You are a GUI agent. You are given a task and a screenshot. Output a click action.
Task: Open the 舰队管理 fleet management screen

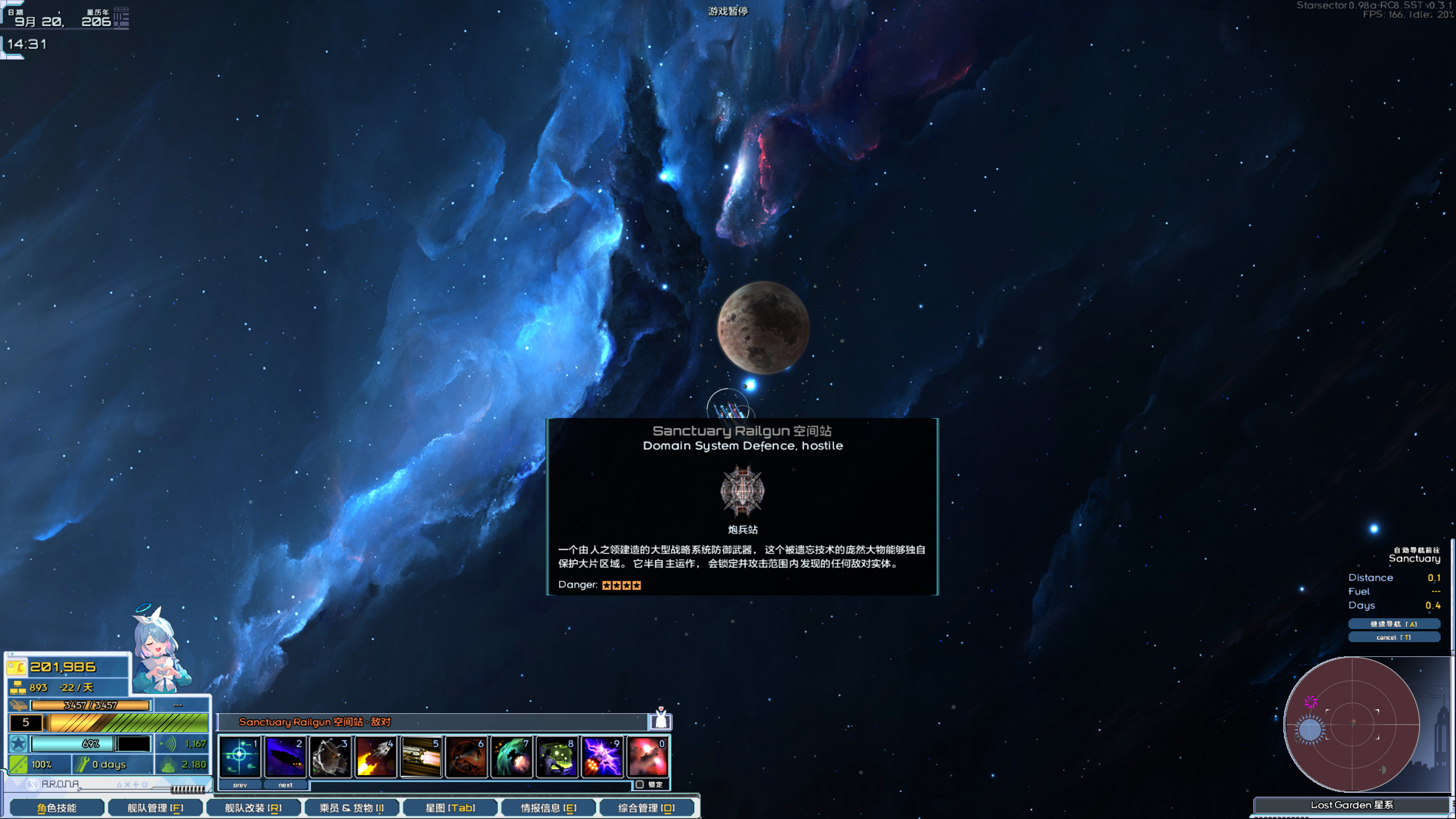point(155,808)
